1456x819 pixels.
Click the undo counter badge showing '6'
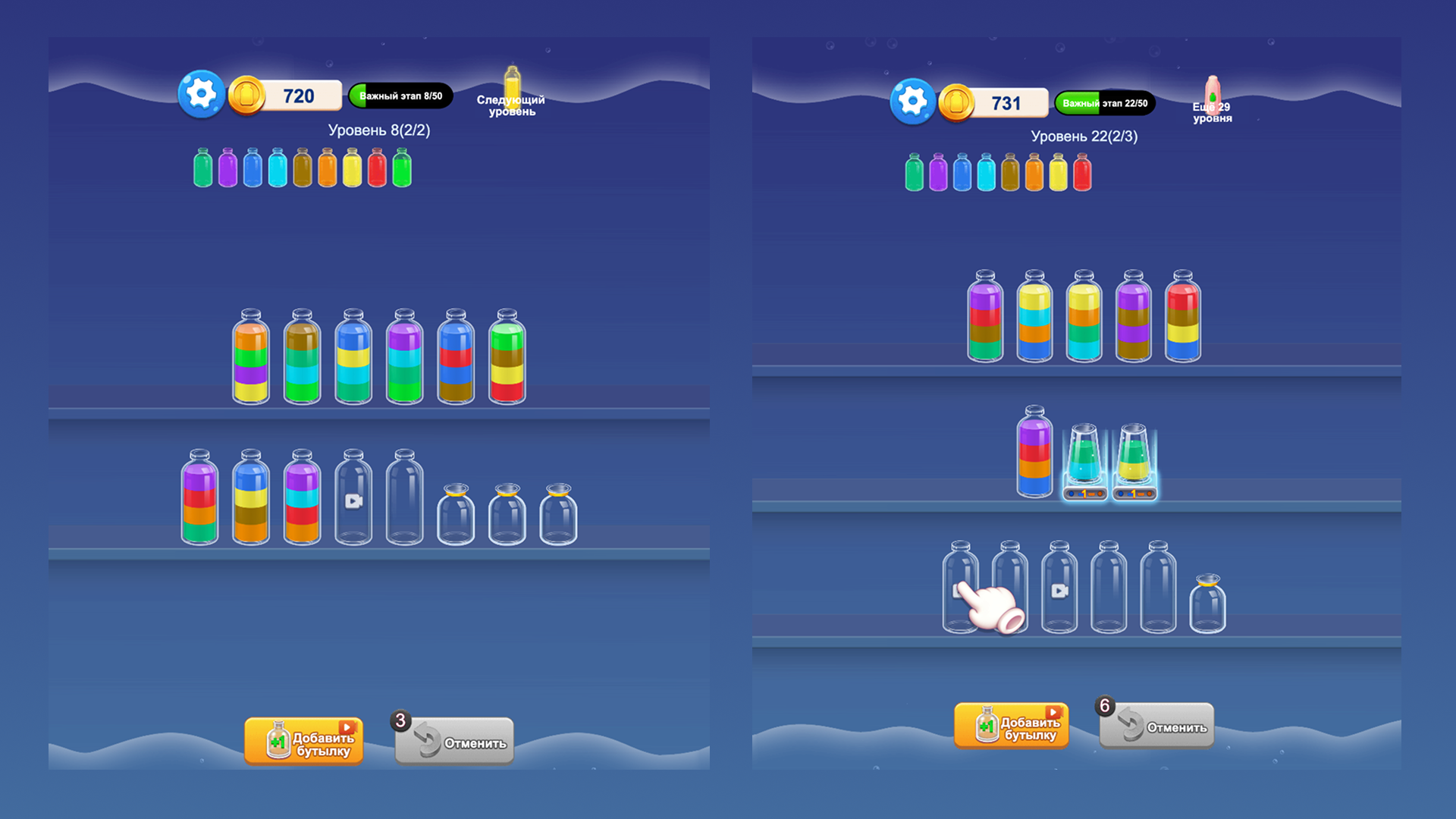click(x=1105, y=705)
